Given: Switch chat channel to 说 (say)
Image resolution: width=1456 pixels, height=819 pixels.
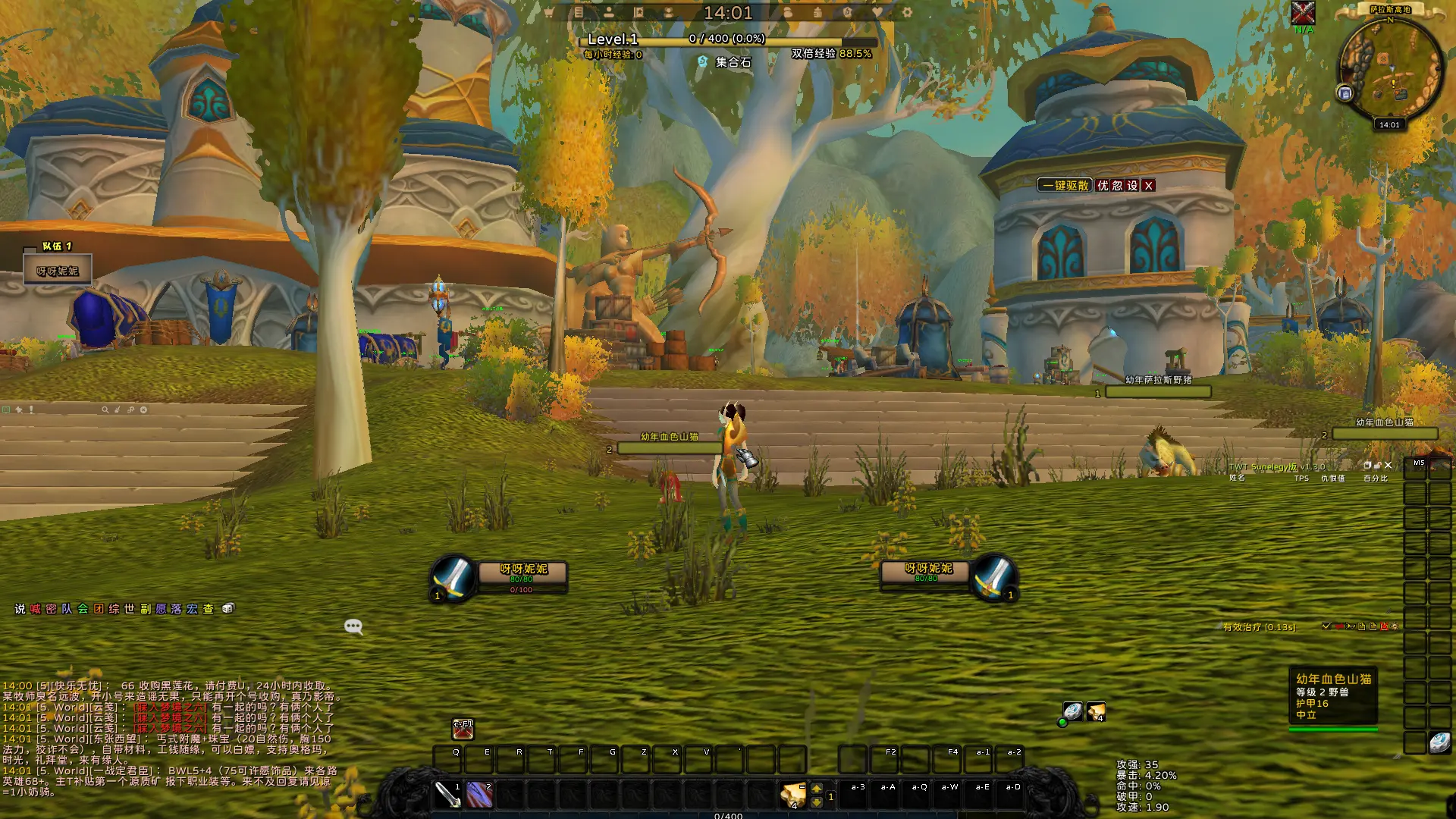Looking at the screenshot, I should pos(20,609).
